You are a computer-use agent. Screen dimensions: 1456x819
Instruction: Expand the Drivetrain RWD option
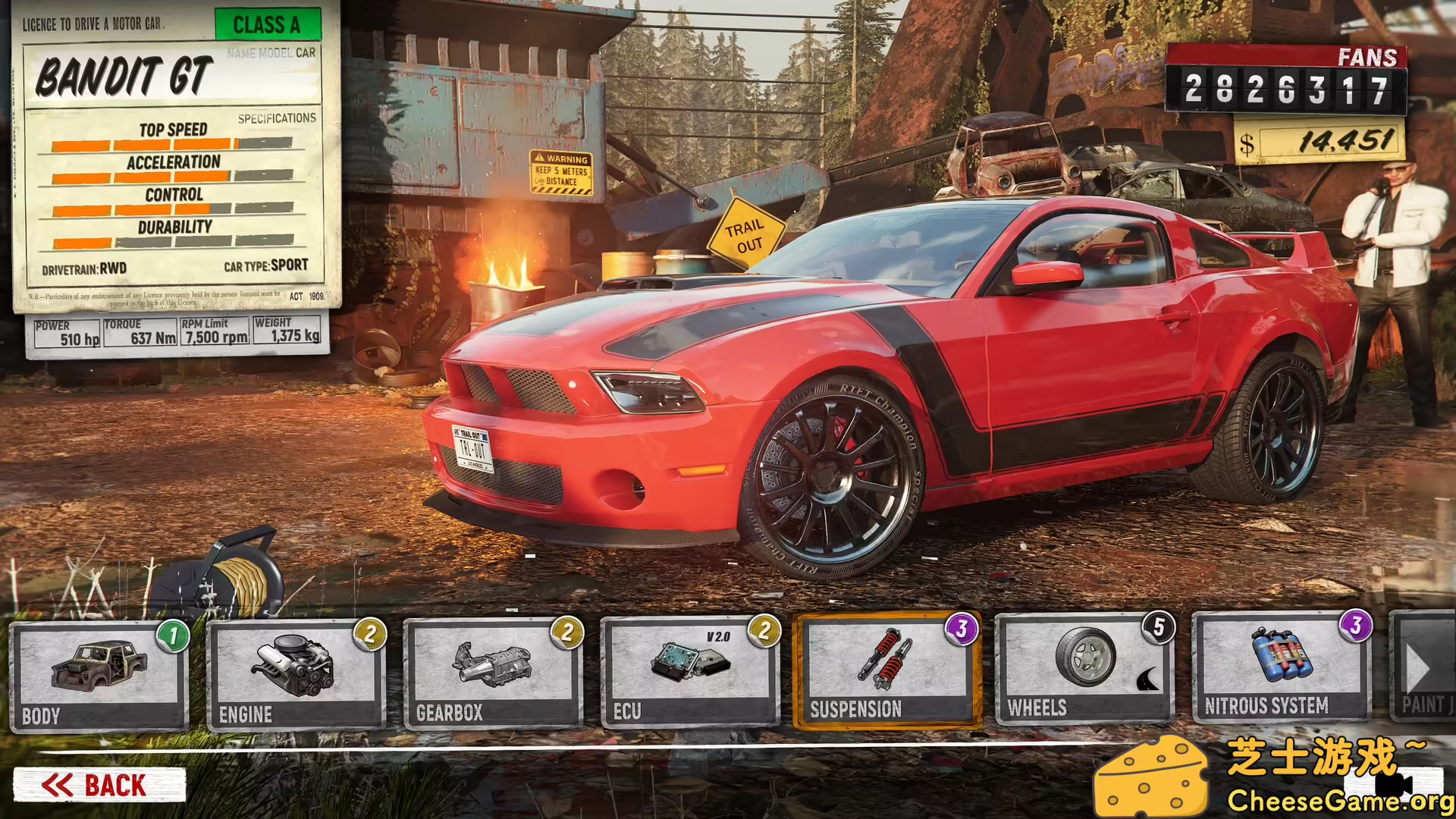(83, 268)
